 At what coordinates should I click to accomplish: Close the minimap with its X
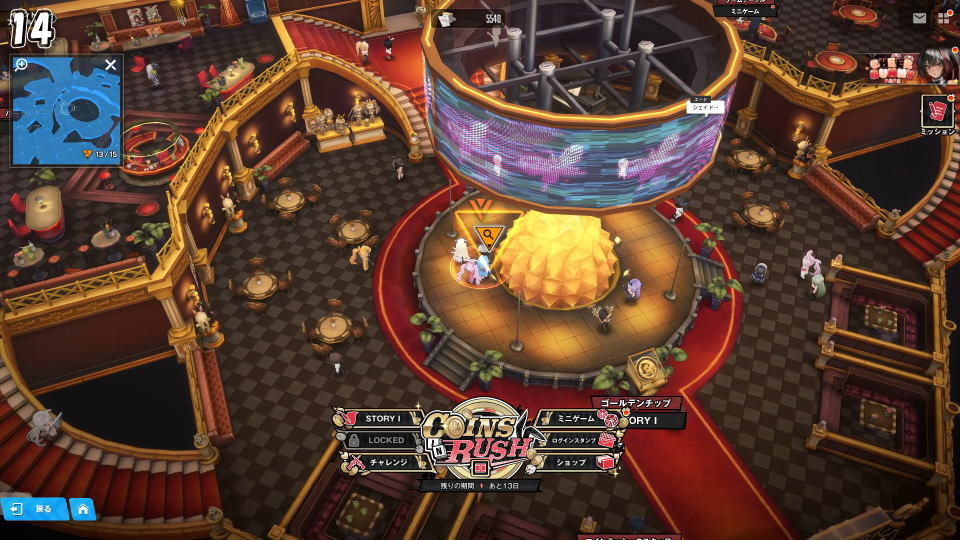click(x=111, y=65)
